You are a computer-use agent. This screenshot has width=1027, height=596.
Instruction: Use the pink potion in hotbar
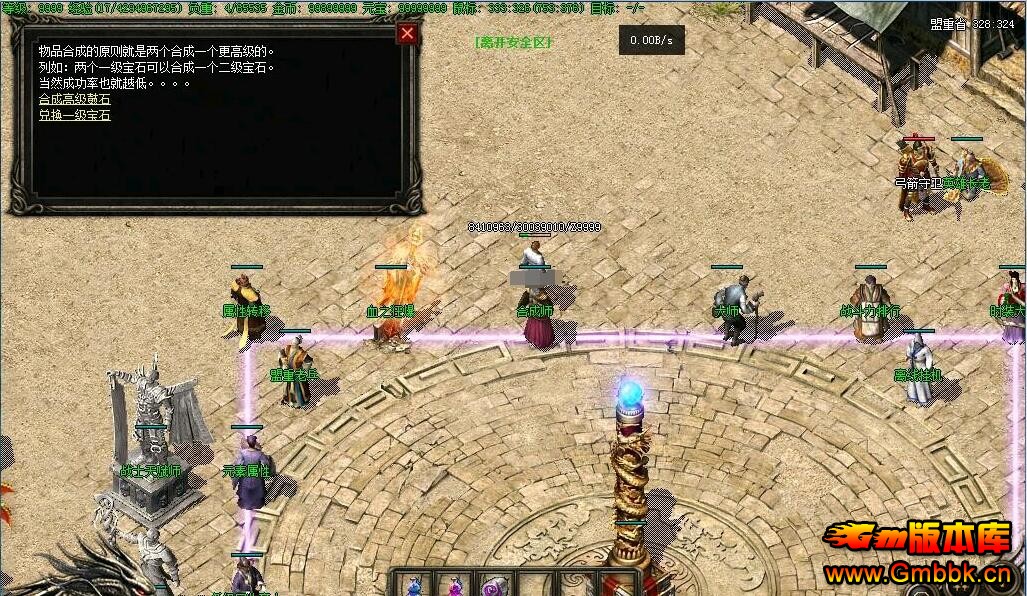click(x=455, y=585)
